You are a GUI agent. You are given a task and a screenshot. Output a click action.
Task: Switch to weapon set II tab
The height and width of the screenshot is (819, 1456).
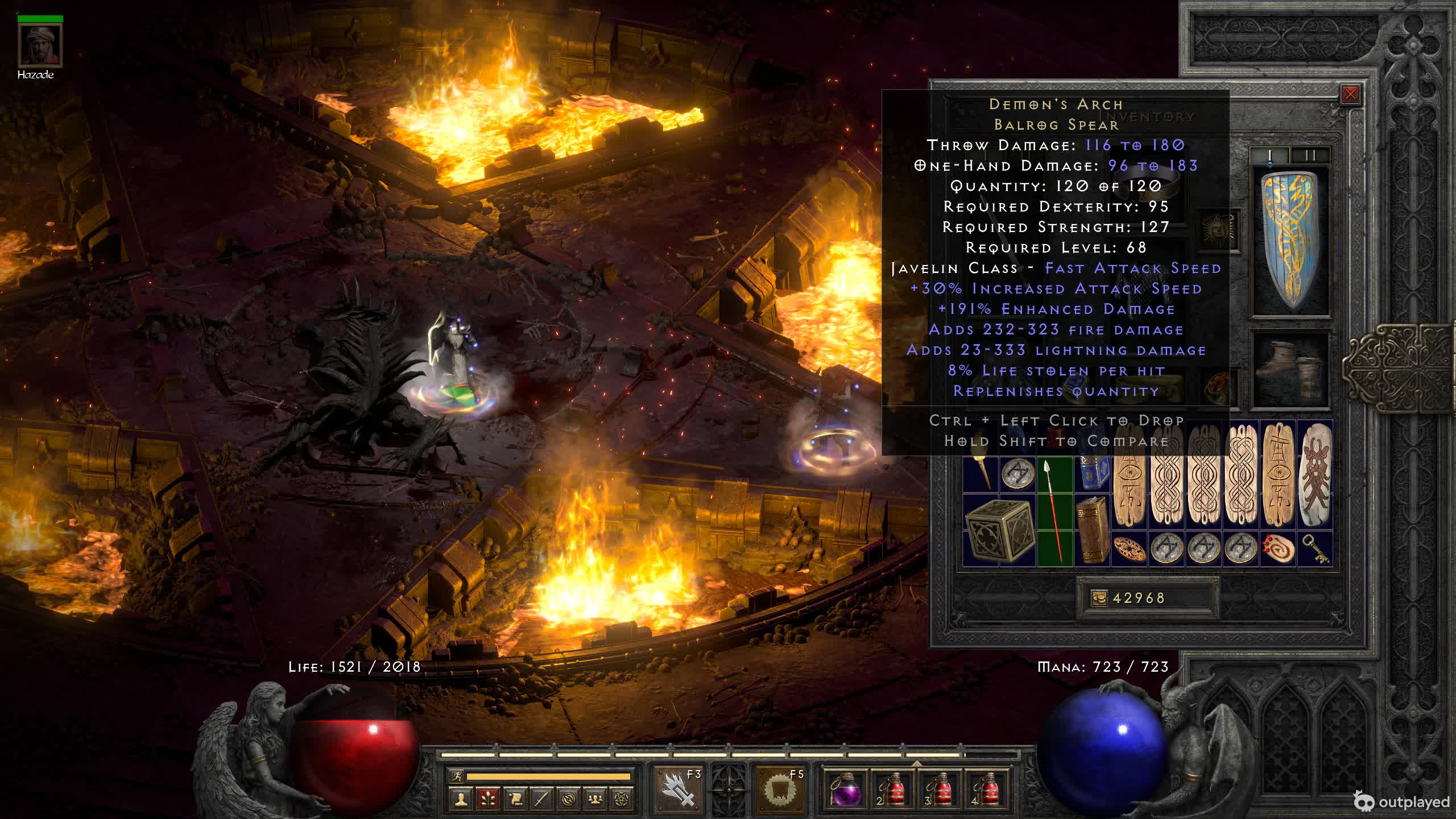point(1310,155)
